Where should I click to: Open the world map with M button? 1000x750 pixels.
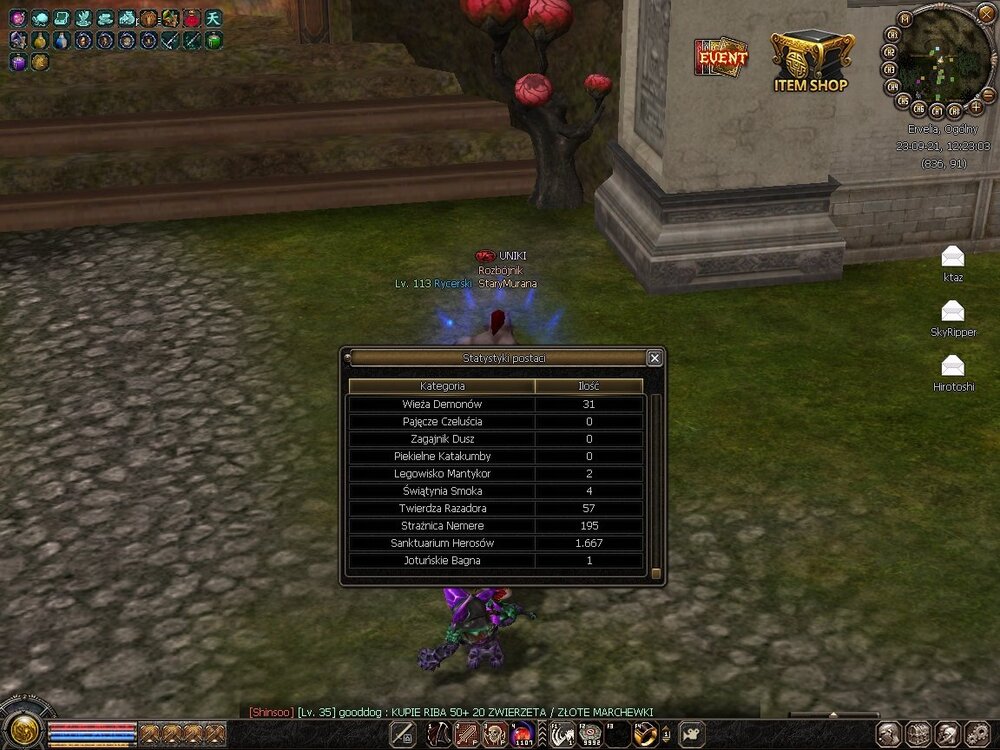pyautogui.click(x=905, y=19)
